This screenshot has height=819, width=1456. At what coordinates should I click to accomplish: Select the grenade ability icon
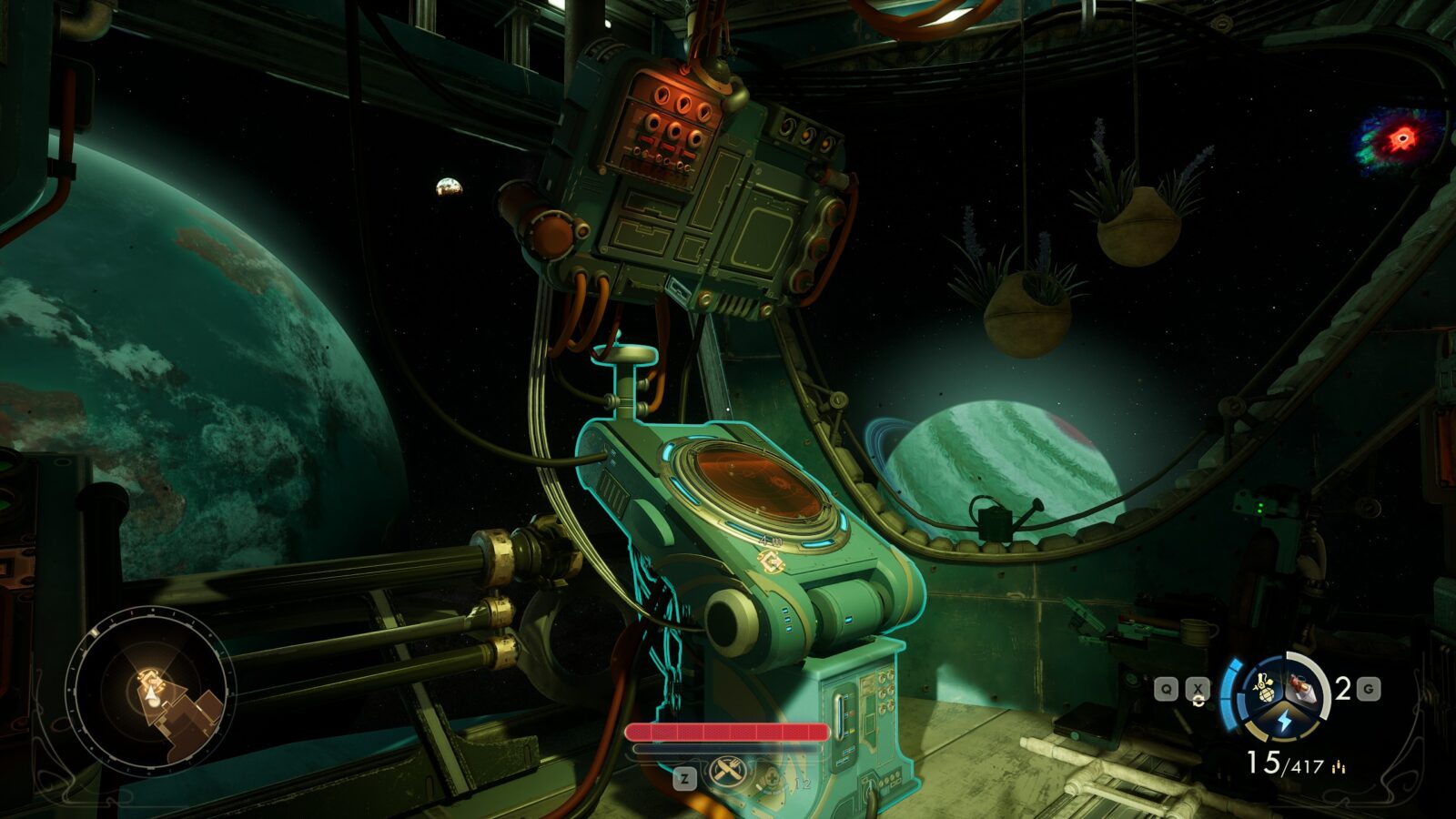click(1267, 686)
